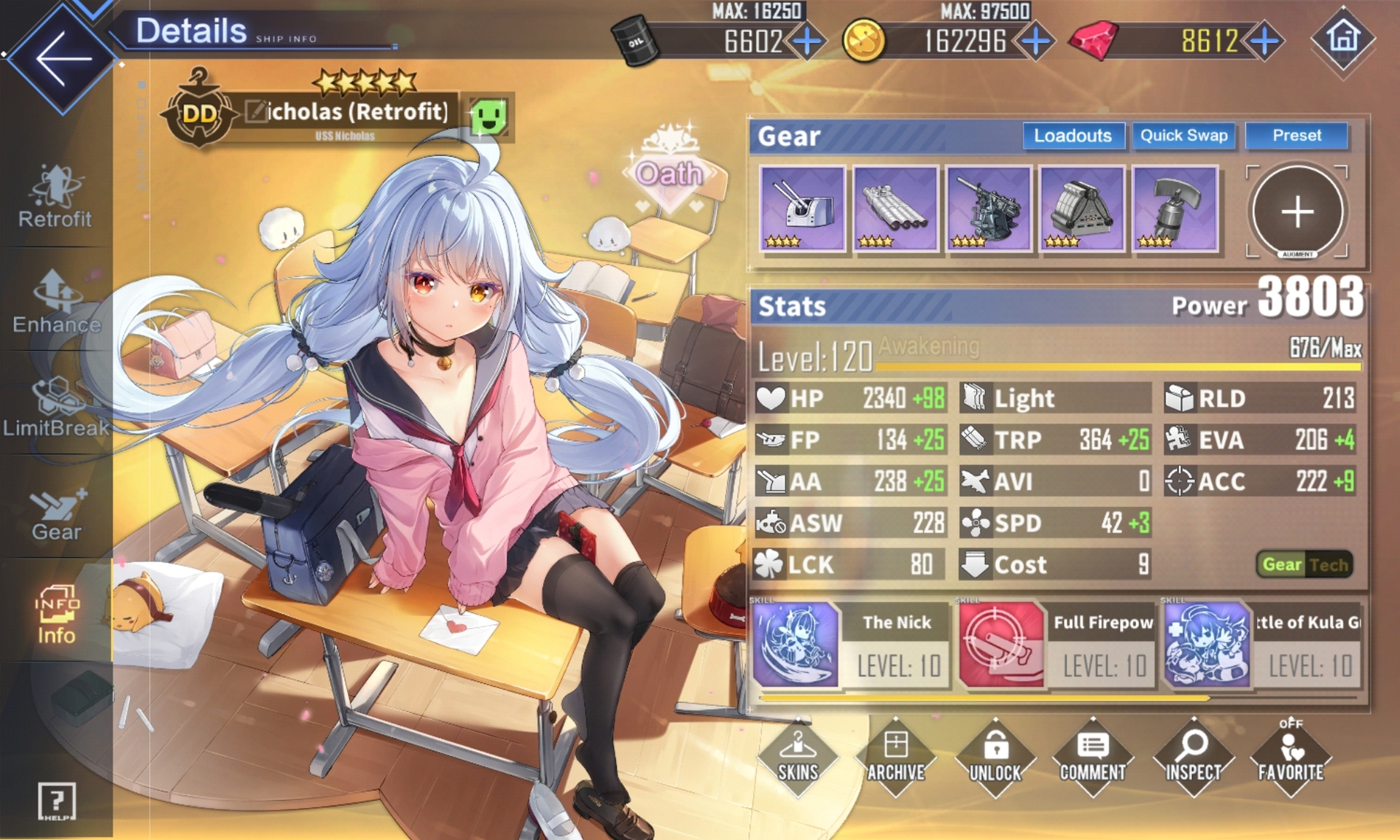
Task: Open the ship Archive
Action: tap(895, 757)
